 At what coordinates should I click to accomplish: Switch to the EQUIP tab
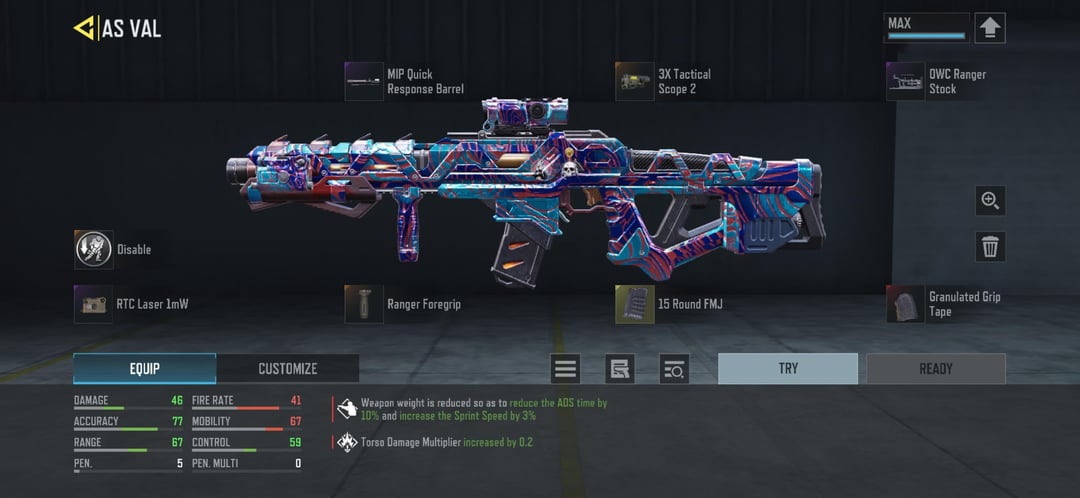[144, 369]
